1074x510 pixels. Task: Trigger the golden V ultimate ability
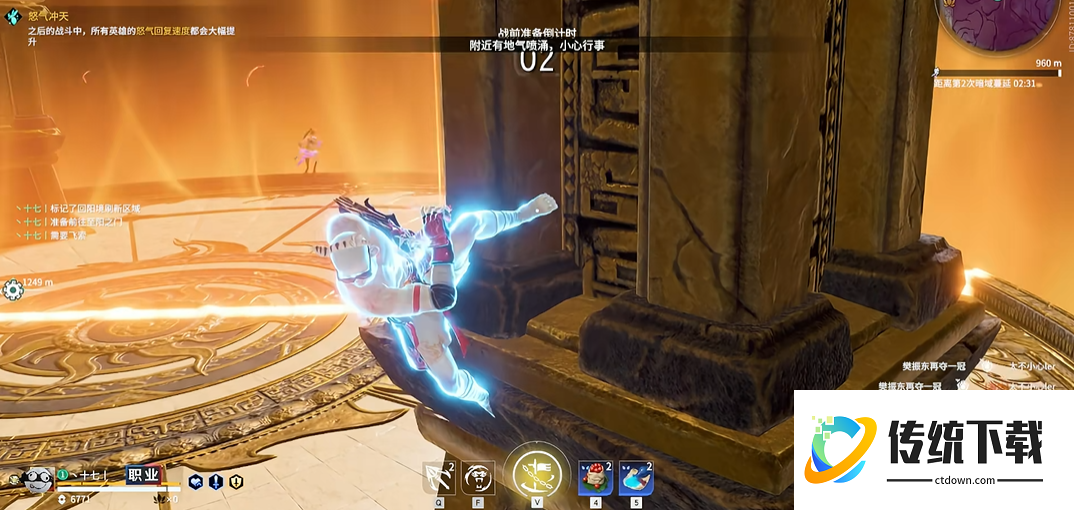pos(537,474)
